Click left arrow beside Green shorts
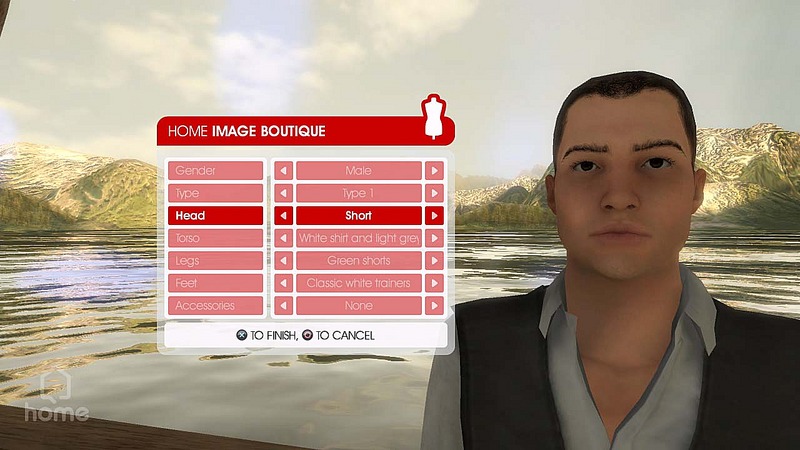Image resolution: width=800 pixels, height=450 pixels. 283,261
